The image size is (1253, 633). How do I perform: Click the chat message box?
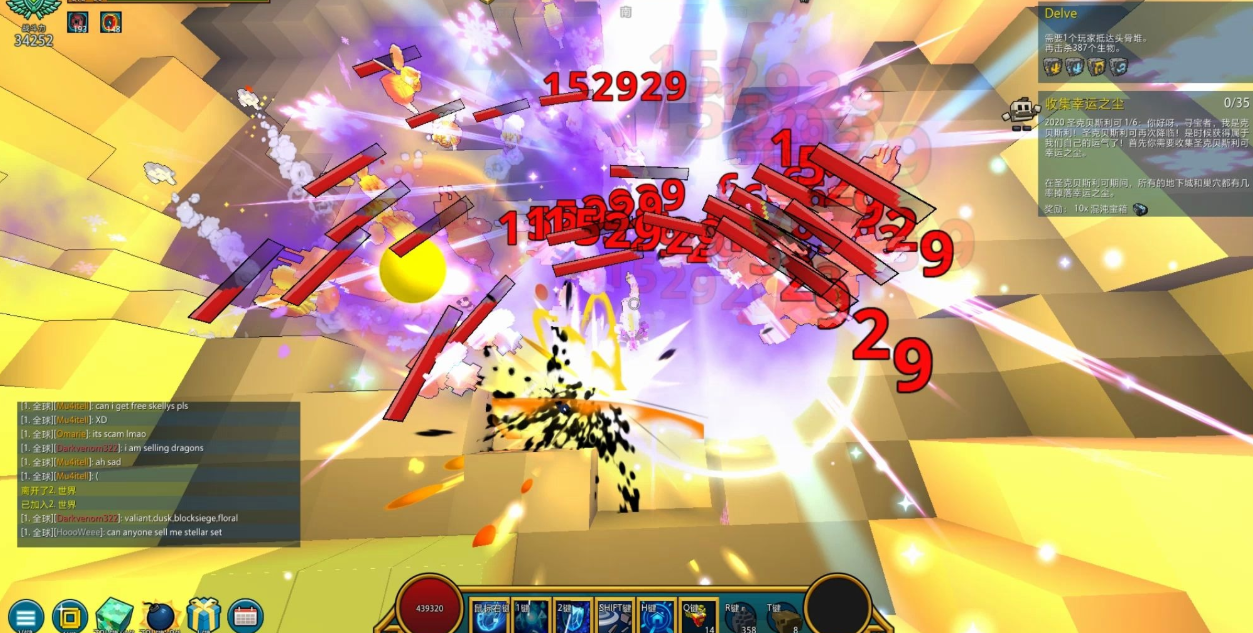tap(159, 473)
